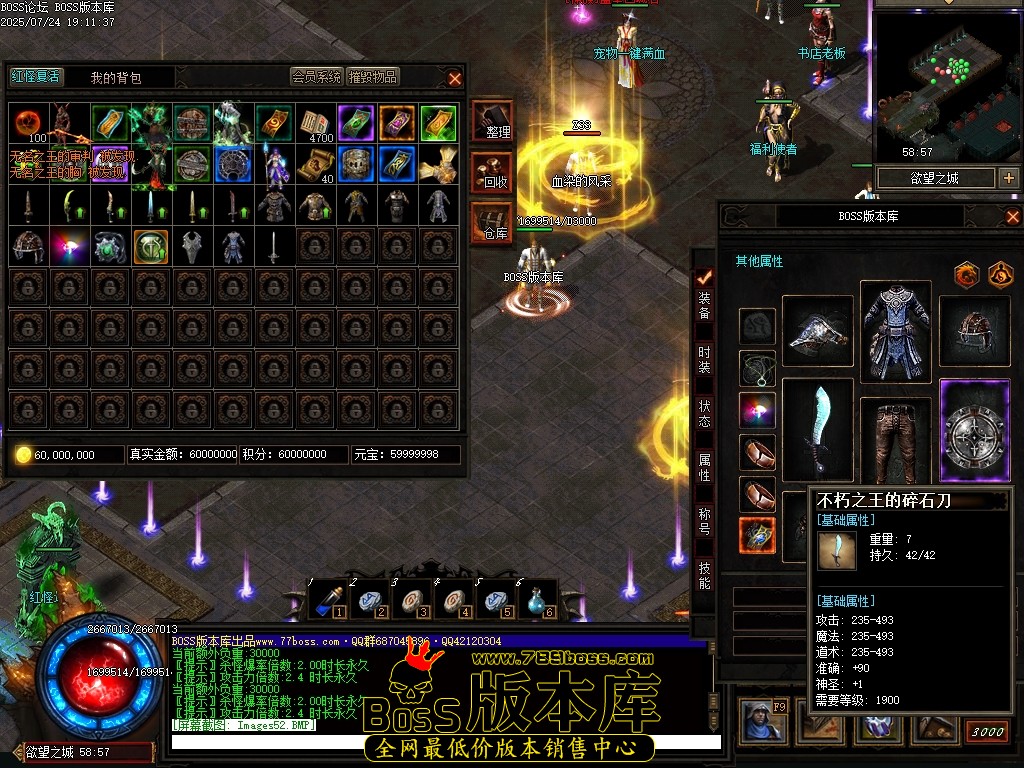This screenshot has height=768, width=1024.
Task: Open the 会员系统 member system
Action: [x=317, y=76]
